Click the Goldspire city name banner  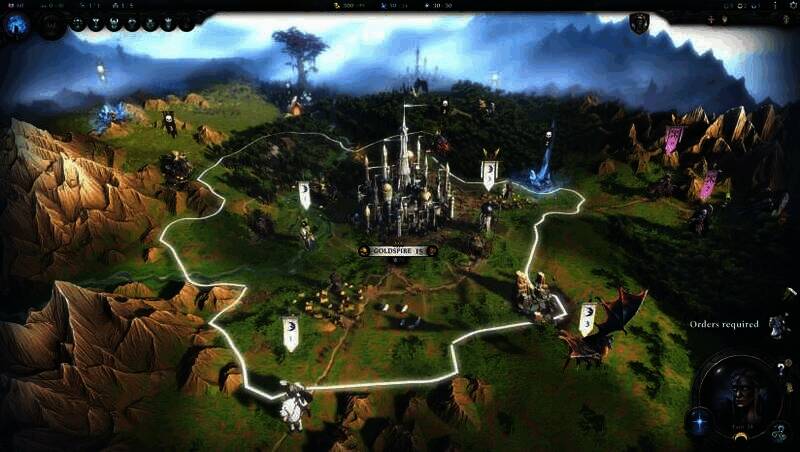click(x=398, y=251)
